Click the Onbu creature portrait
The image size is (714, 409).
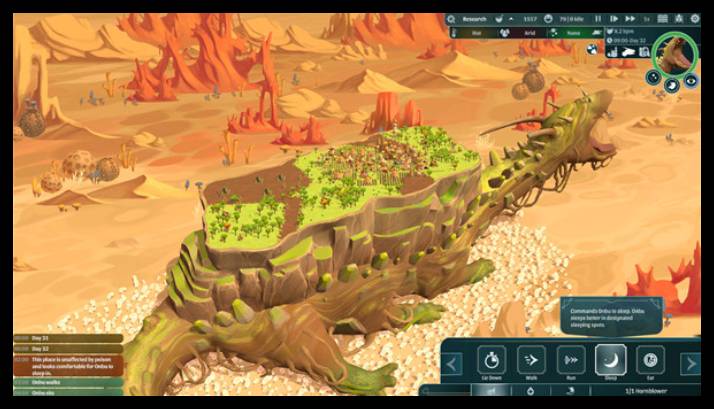[x=675, y=53]
